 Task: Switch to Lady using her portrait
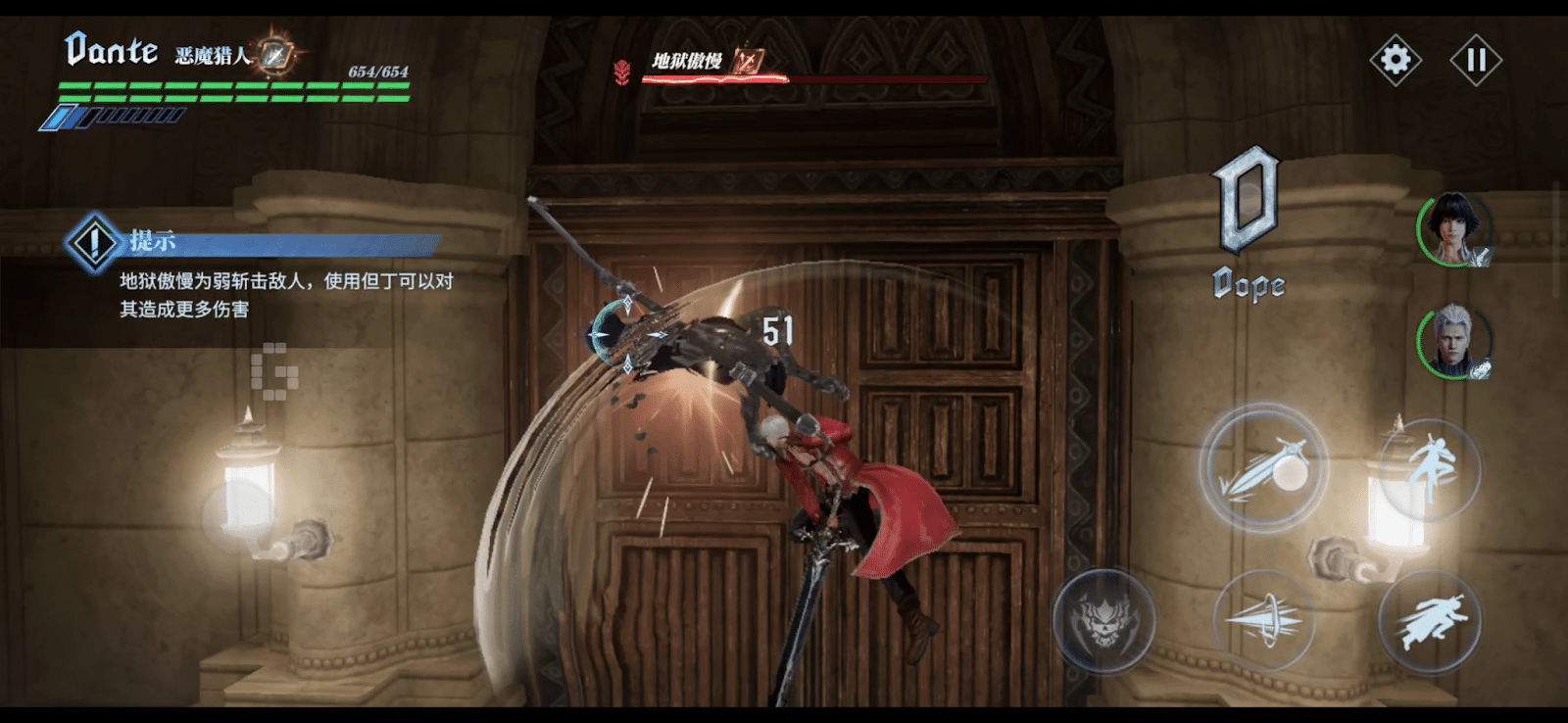[x=1456, y=230]
